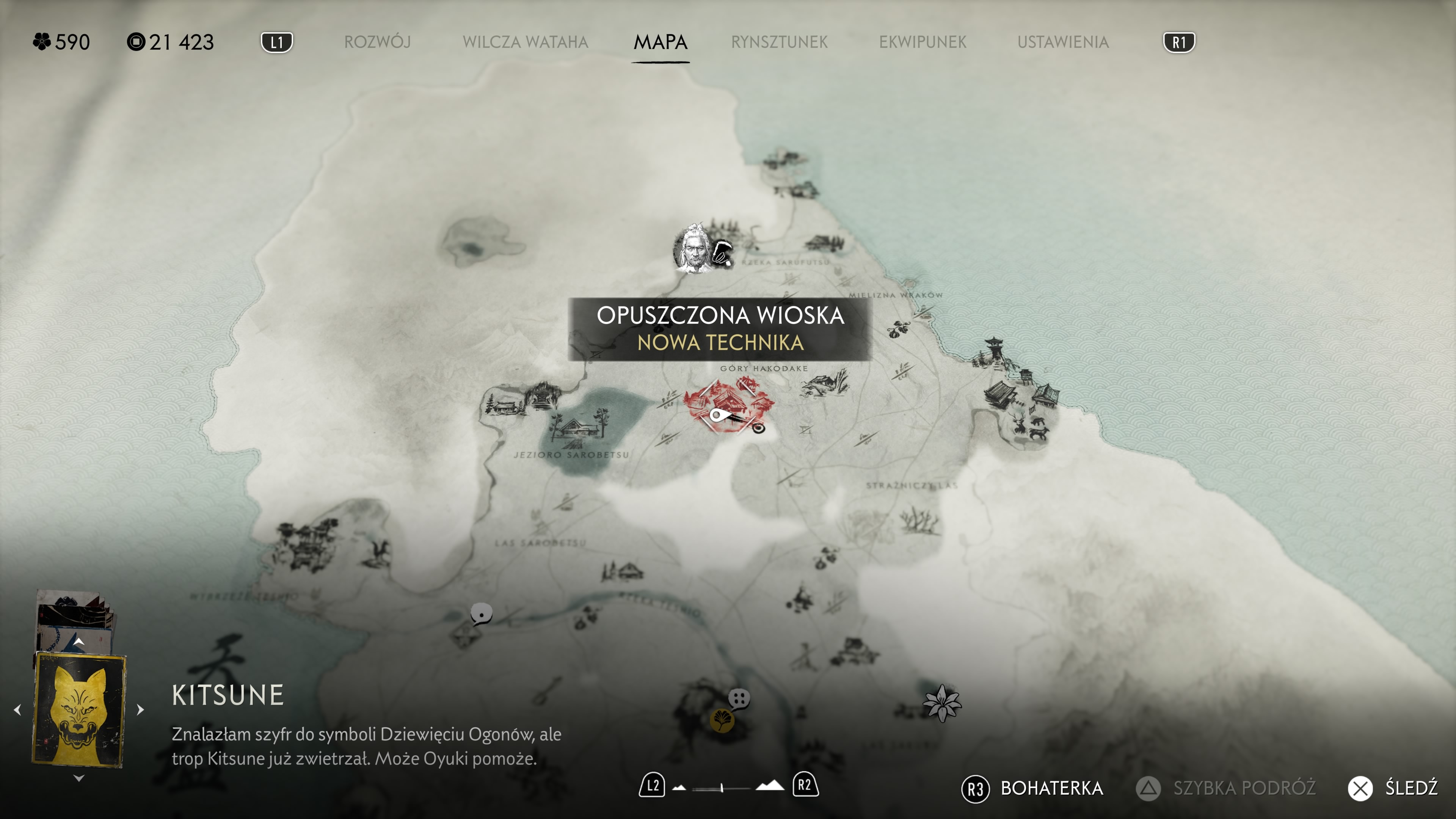Open the Ekwipunek tab

923,42
